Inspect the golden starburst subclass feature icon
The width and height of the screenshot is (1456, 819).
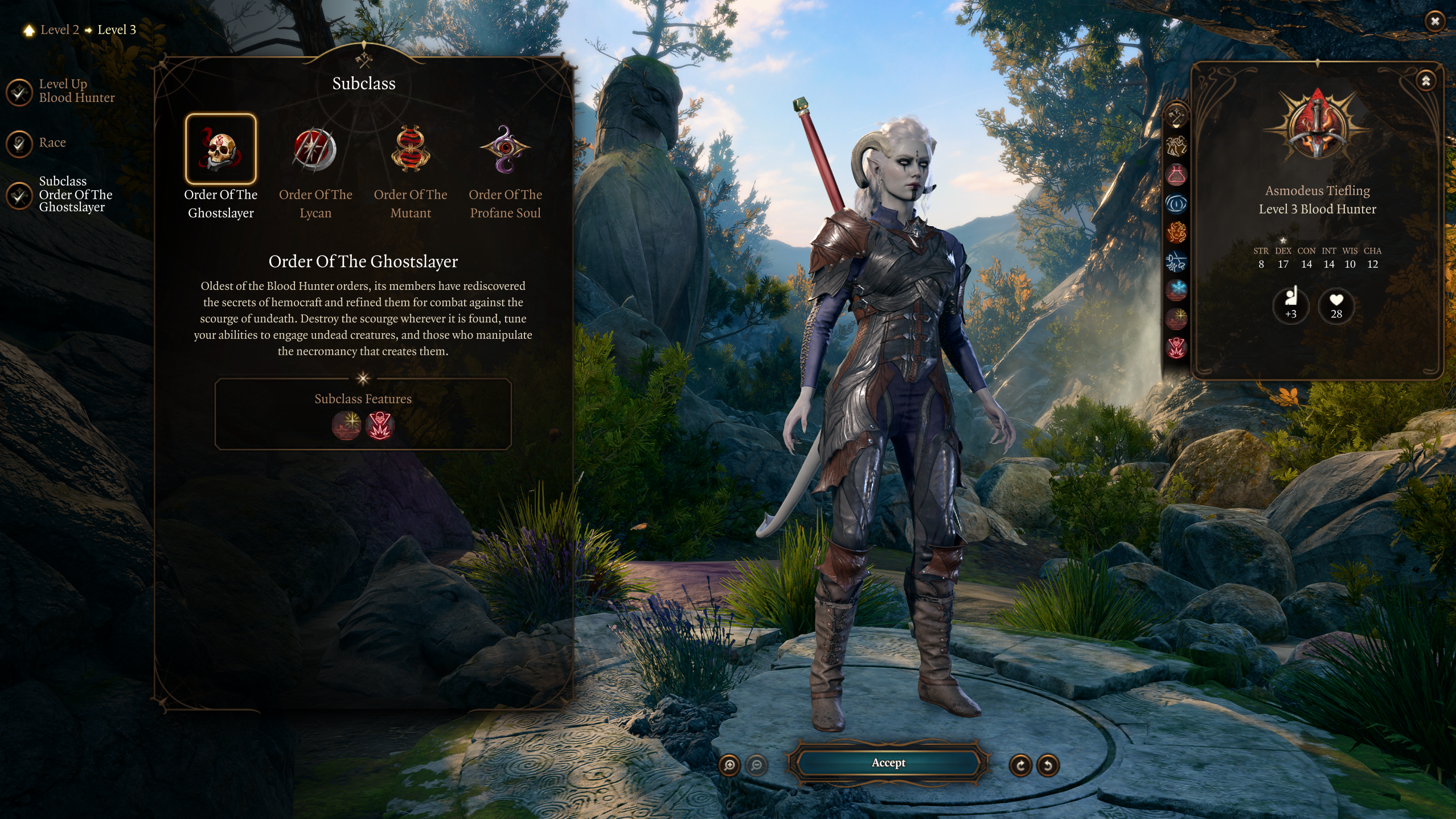coord(347,425)
